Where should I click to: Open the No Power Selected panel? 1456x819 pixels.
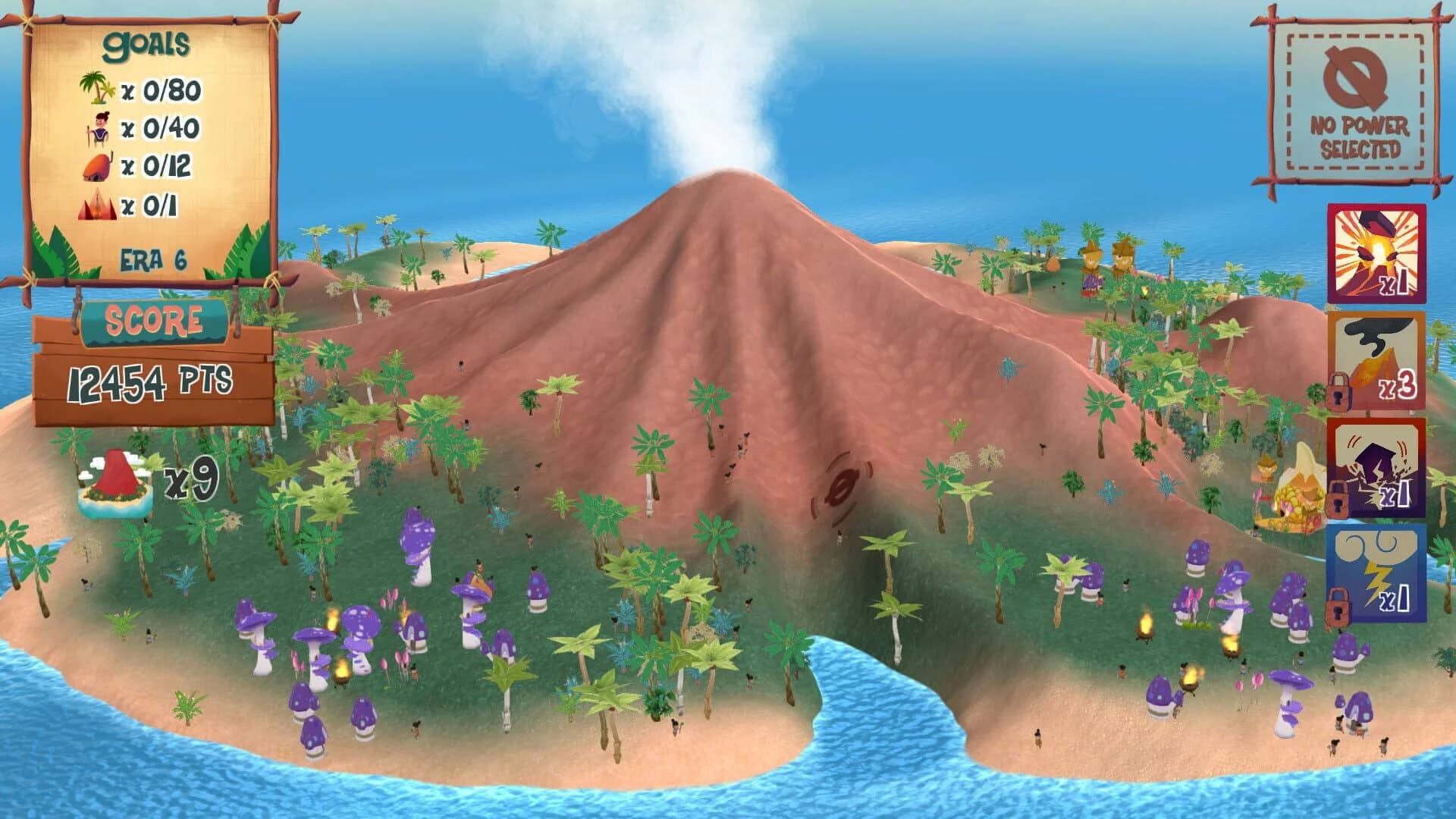pos(1354,93)
